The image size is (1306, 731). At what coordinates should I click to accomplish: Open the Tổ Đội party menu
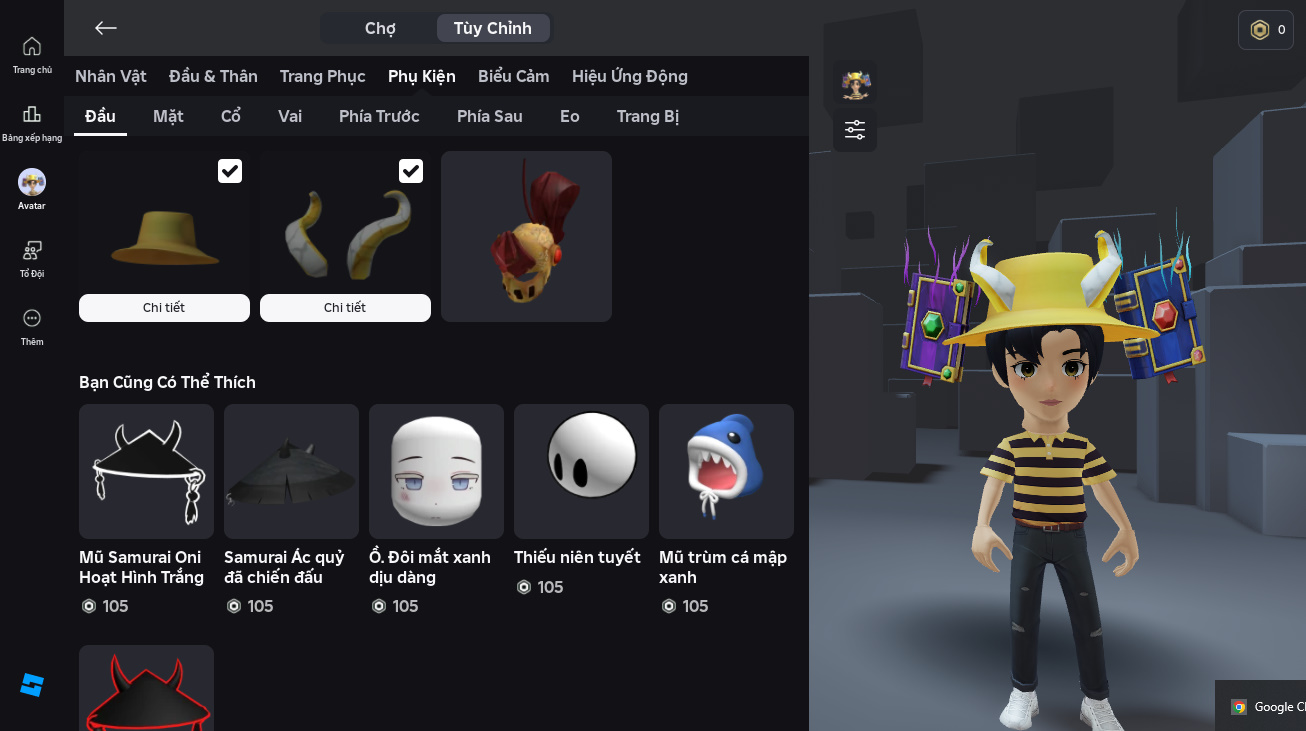32,258
